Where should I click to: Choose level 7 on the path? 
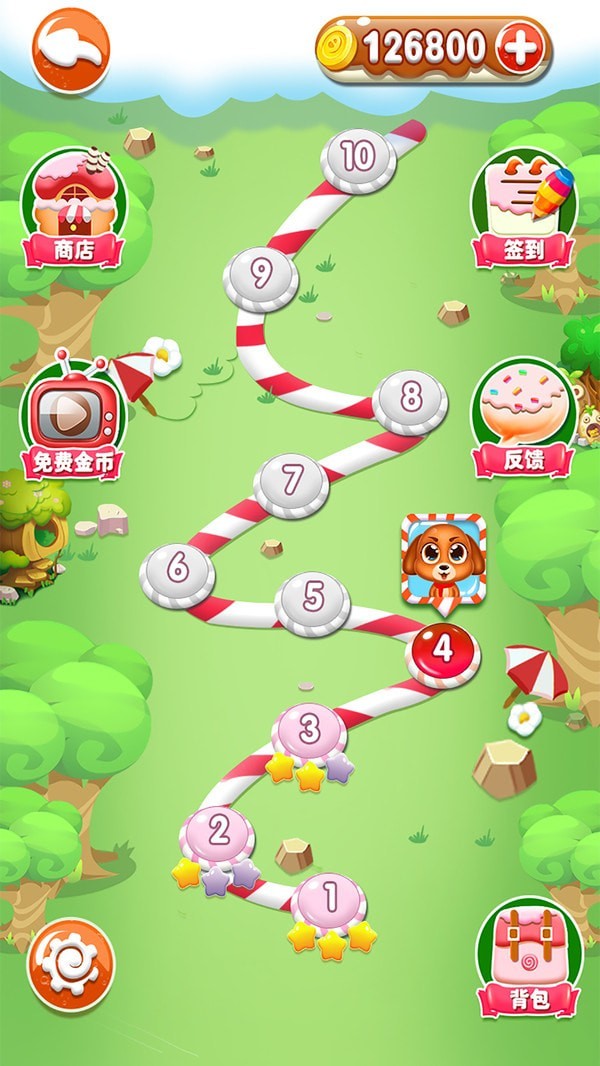point(291,482)
